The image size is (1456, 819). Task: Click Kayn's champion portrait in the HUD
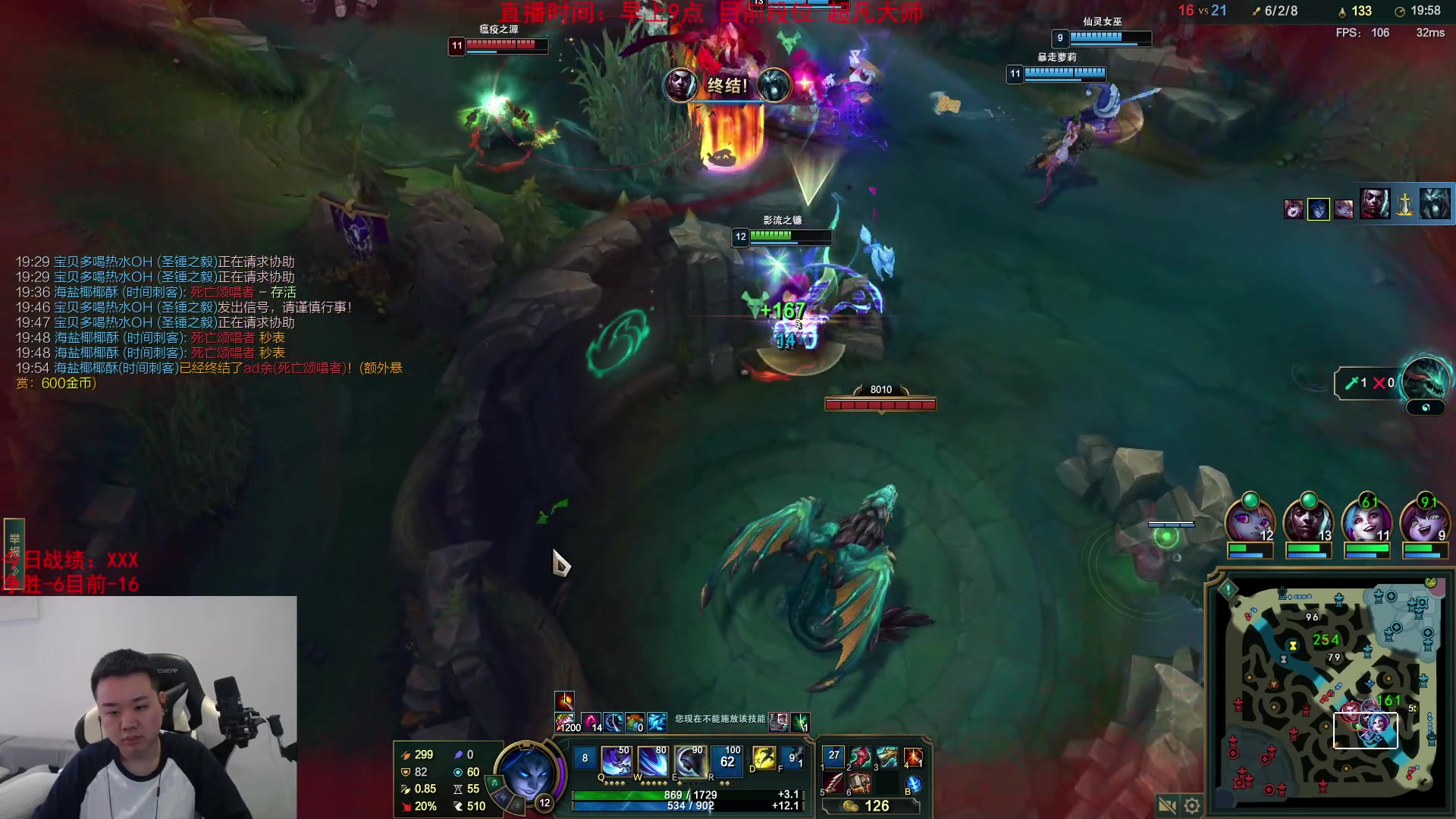(x=527, y=773)
